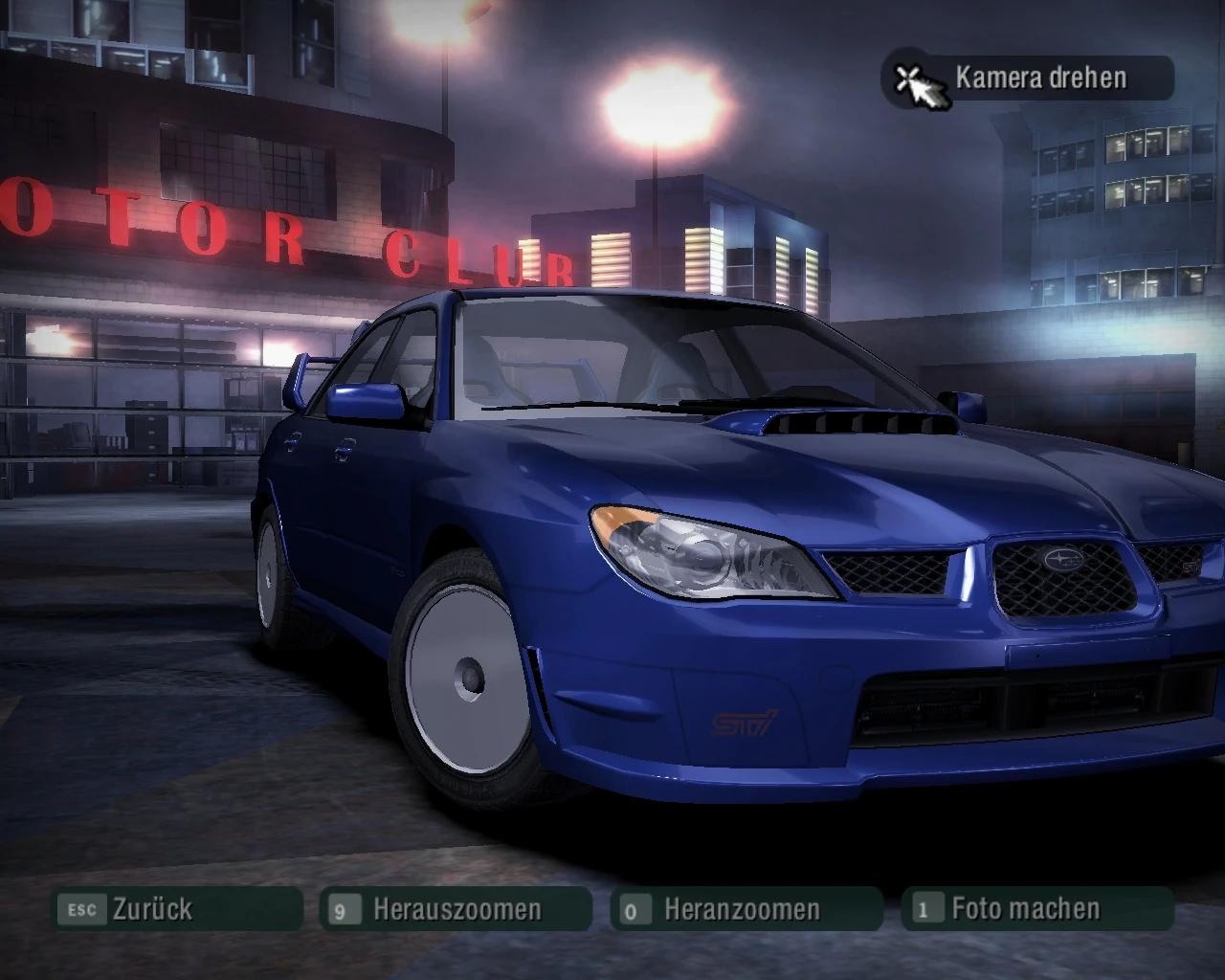Click the 0 key icon for Heranzoomen
The height and width of the screenshot is (980, 1225).
pos(631,910)
